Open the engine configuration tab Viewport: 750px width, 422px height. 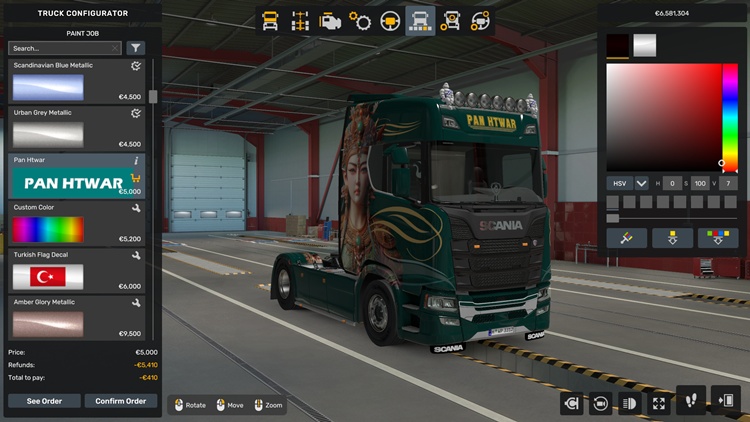329,20
